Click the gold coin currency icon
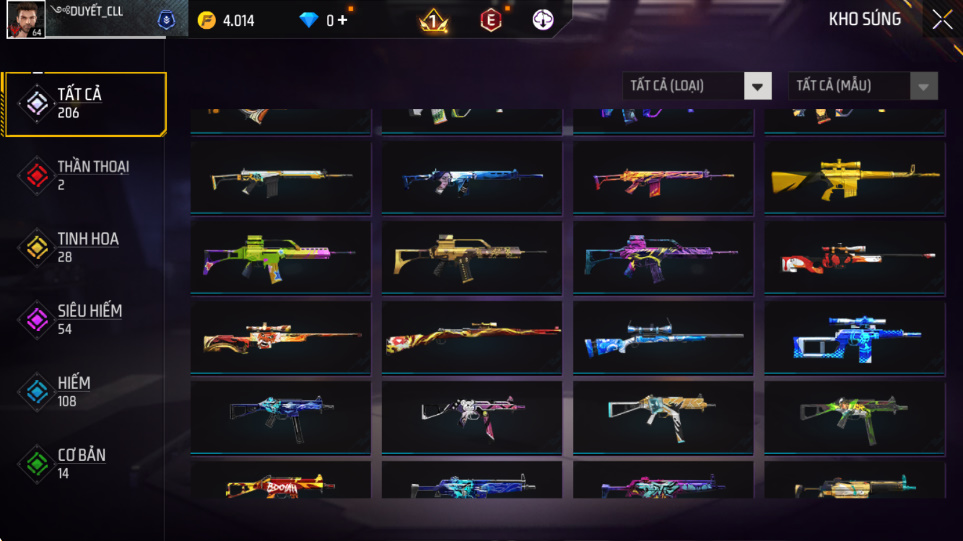 [207, 20]
